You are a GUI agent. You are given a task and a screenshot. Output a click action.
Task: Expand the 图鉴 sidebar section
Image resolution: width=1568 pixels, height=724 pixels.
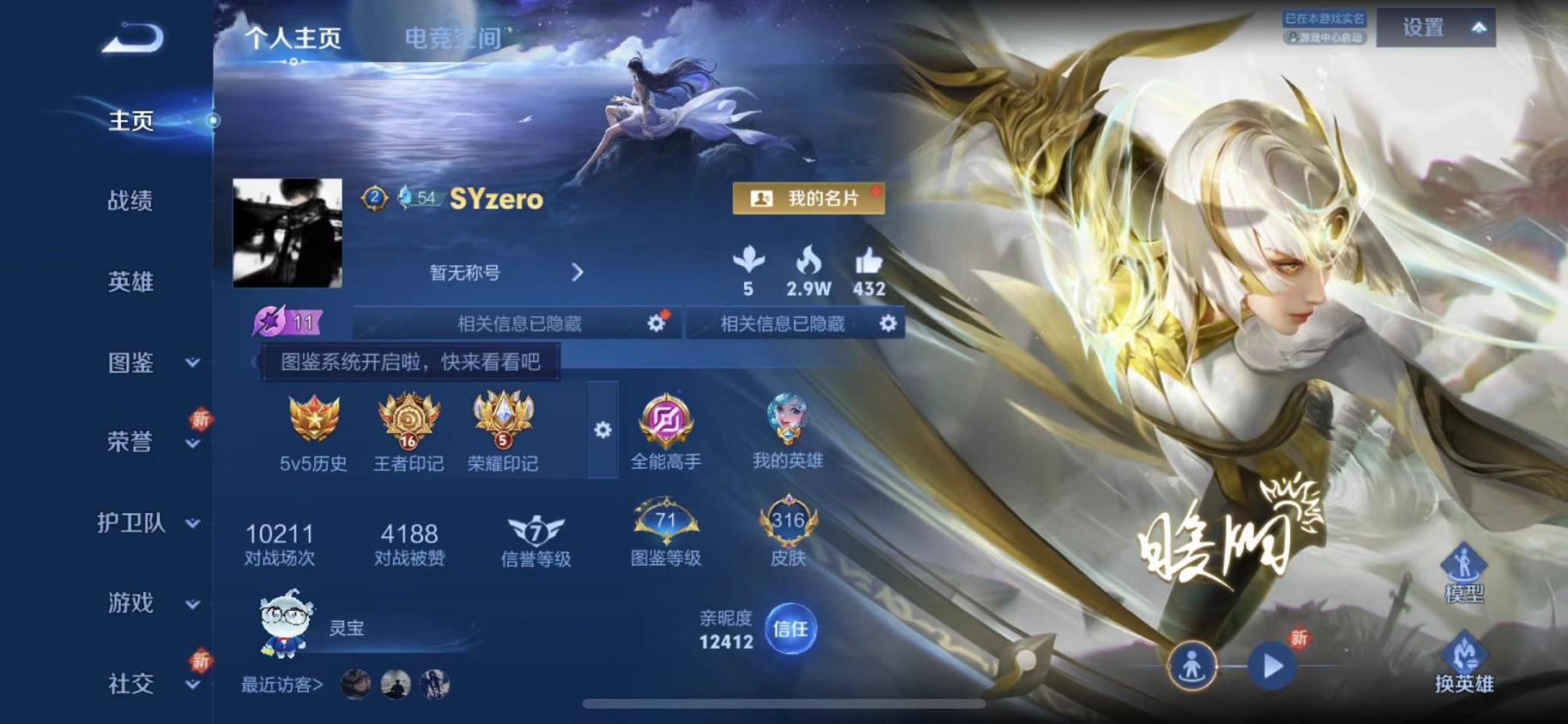tap(133, 364)
